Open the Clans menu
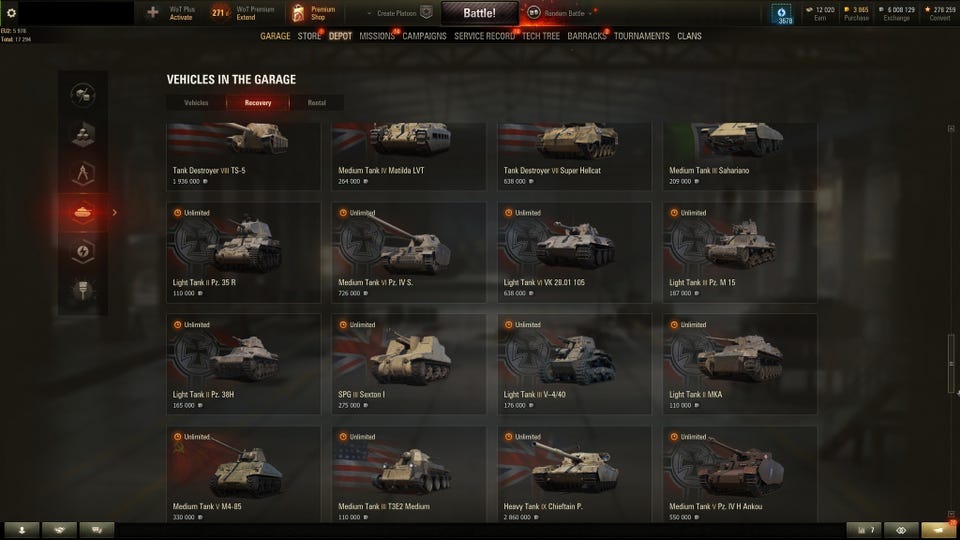 (x=689, y=37)
